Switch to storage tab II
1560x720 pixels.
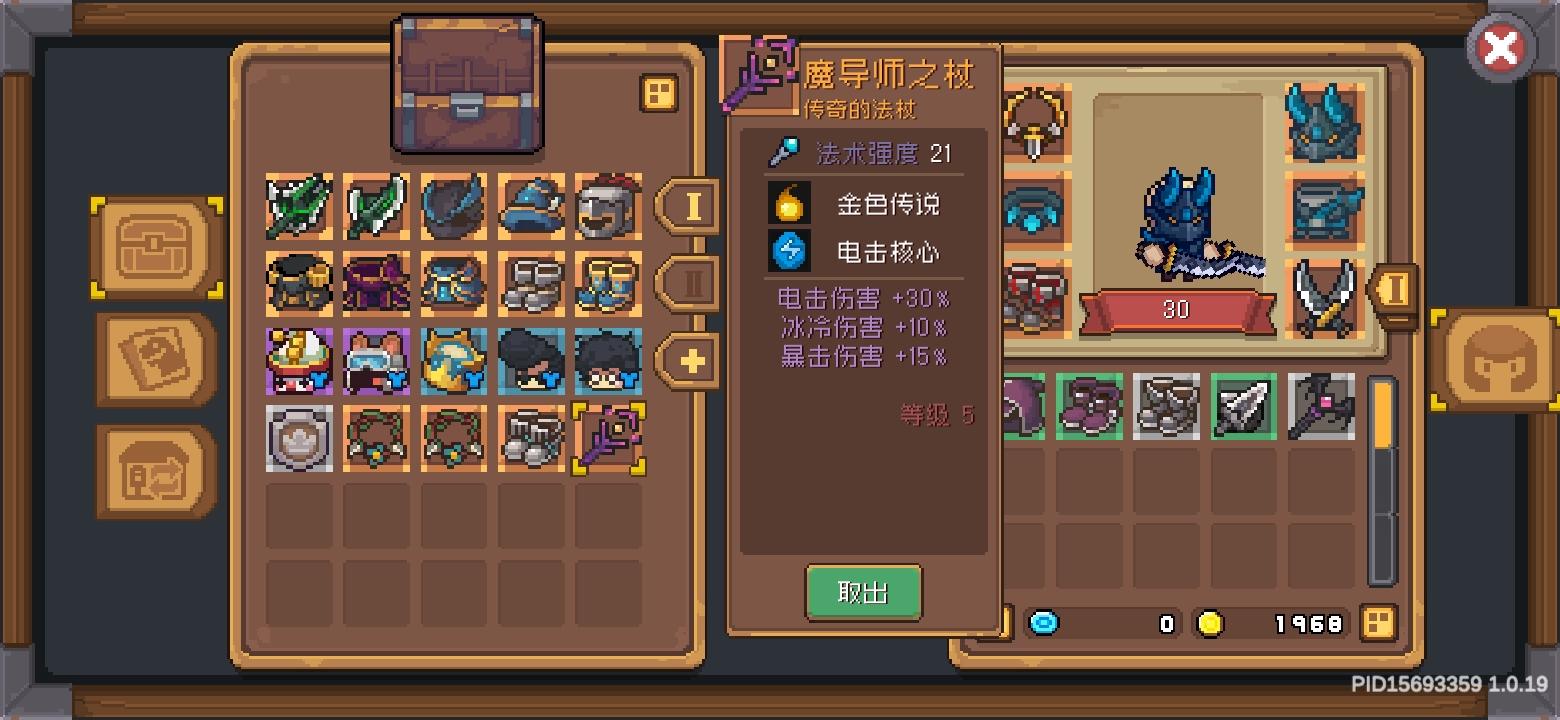click(687, 283)
